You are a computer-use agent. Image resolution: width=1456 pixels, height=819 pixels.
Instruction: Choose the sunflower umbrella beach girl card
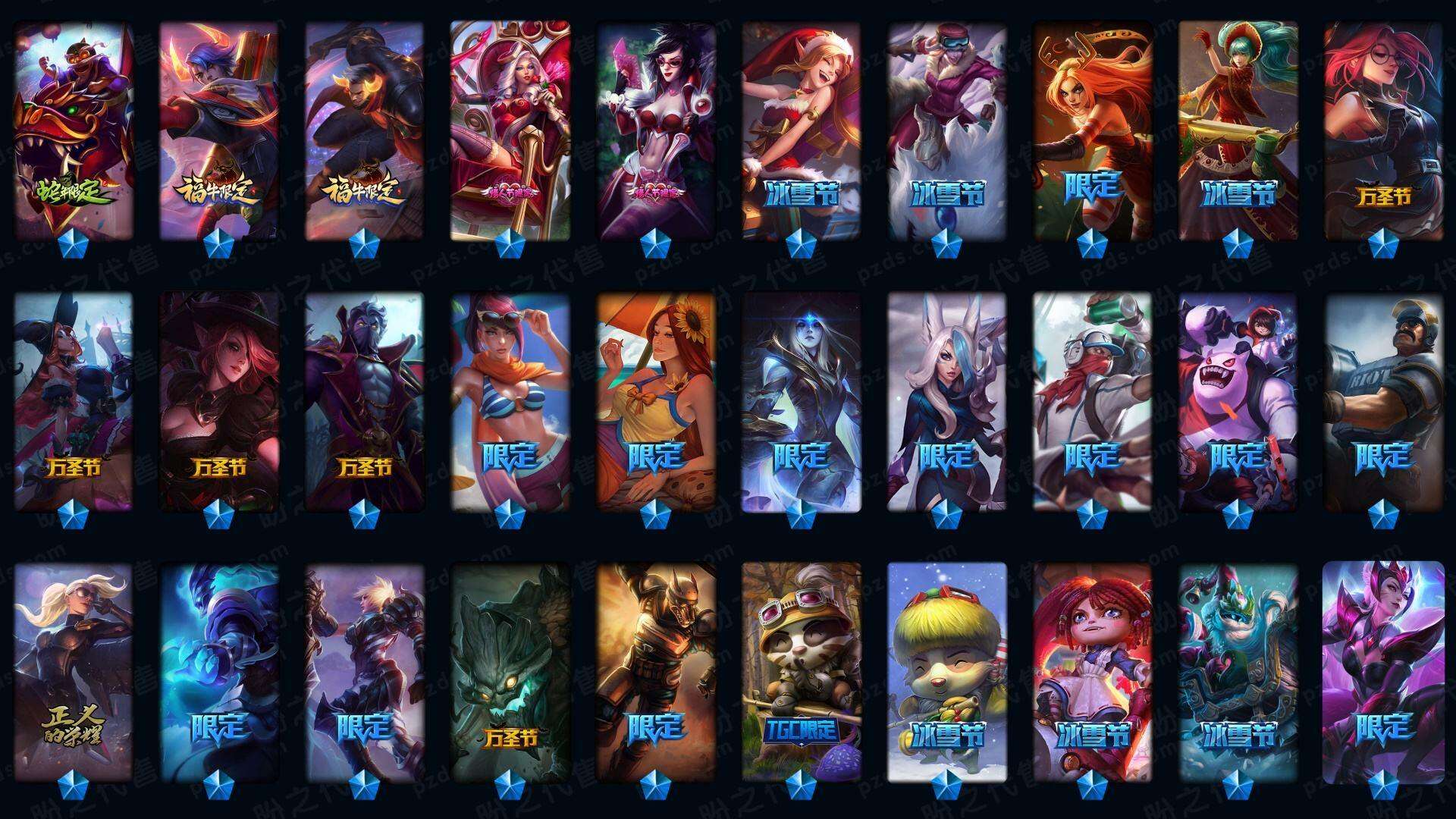click(x=655, y=400)
